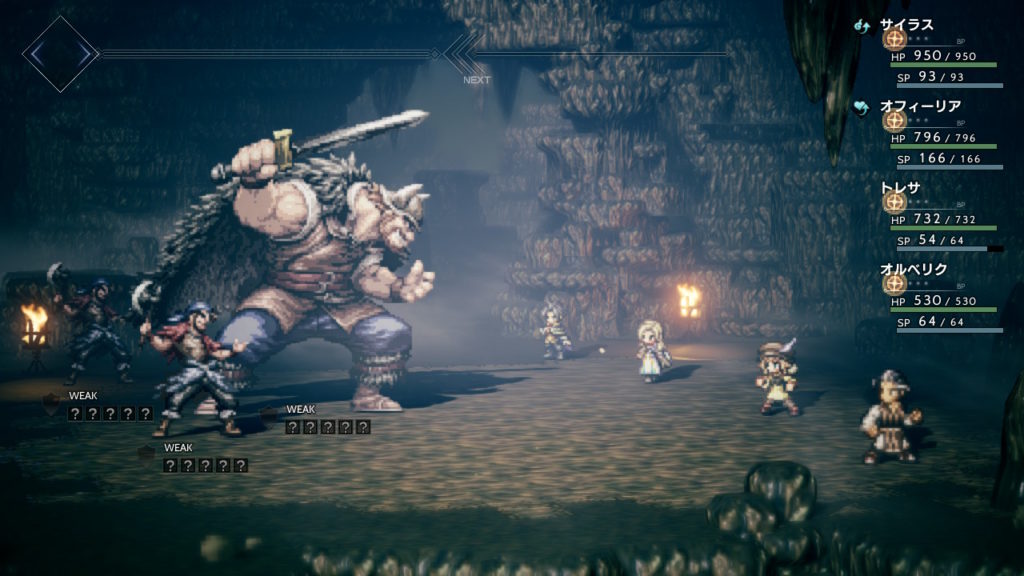1024x576 pixels.
Task: Select サイラス in the party list
Action: point(905,25)
